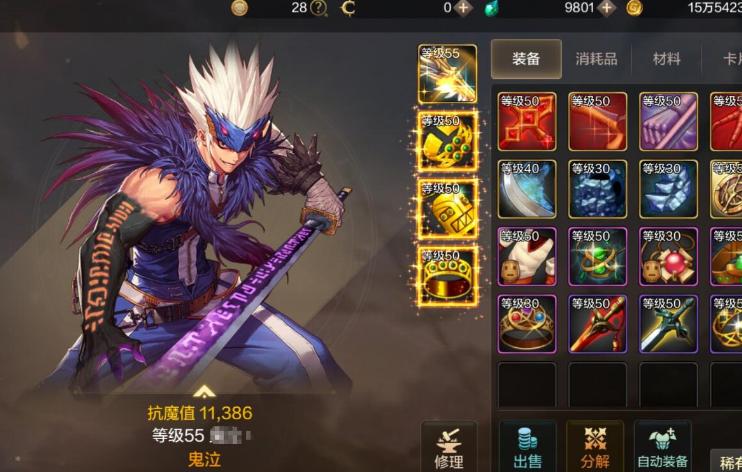The image size is (742, 472).
Task: Select the equipped golden bracelet with green gems
Action: click(447, 141)
